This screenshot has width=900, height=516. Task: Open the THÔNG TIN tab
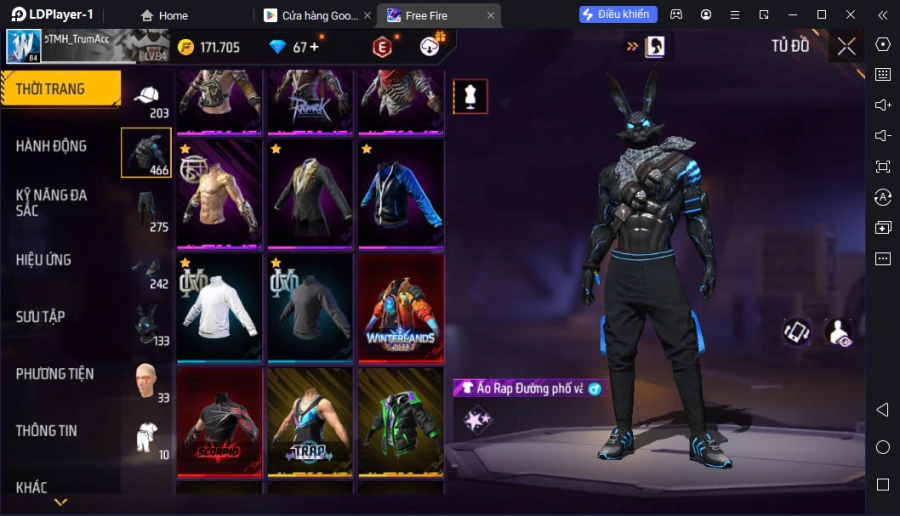pyautogui.click(x=46, y=431)
